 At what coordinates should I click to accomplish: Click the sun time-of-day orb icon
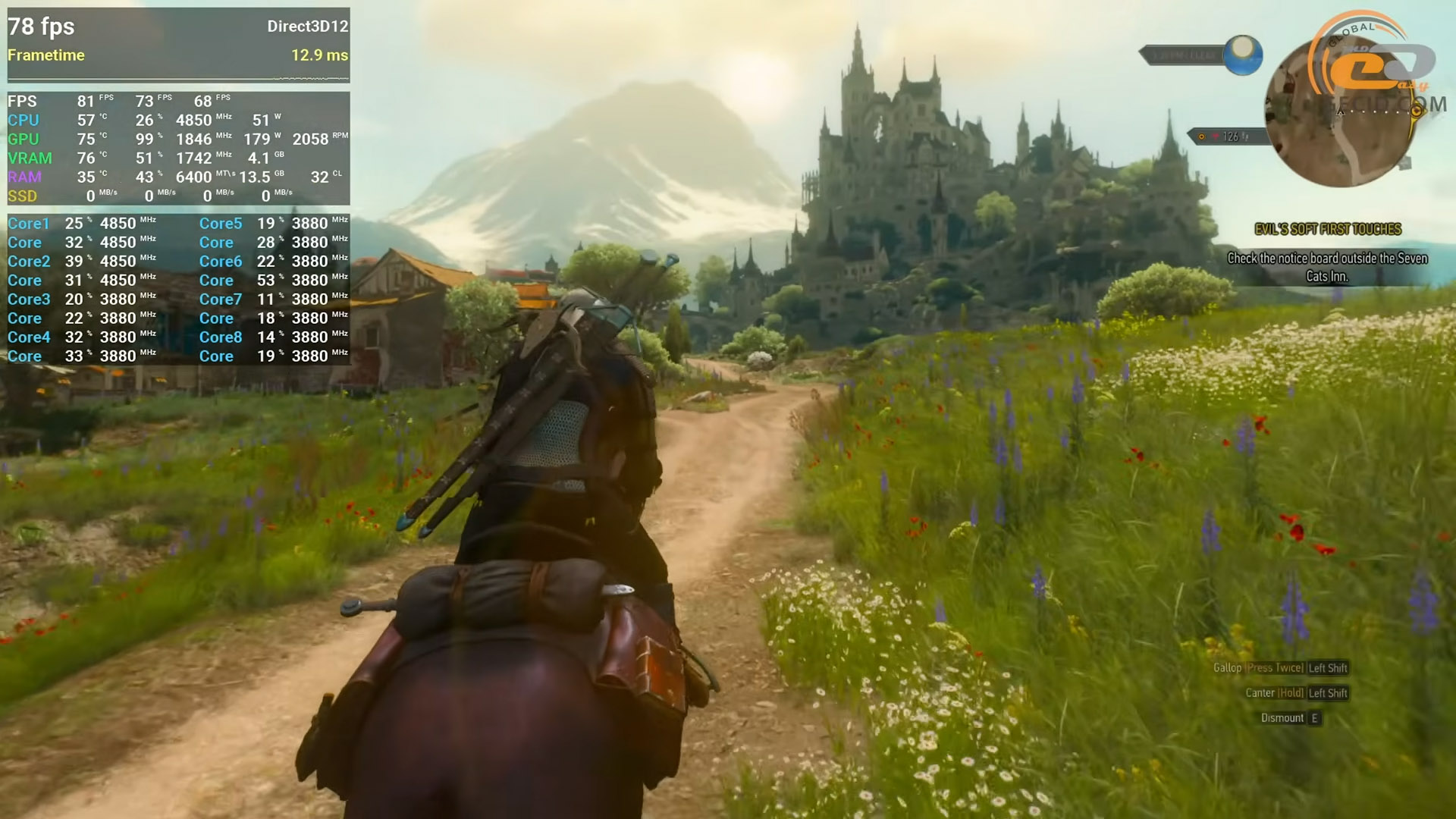1242,54
